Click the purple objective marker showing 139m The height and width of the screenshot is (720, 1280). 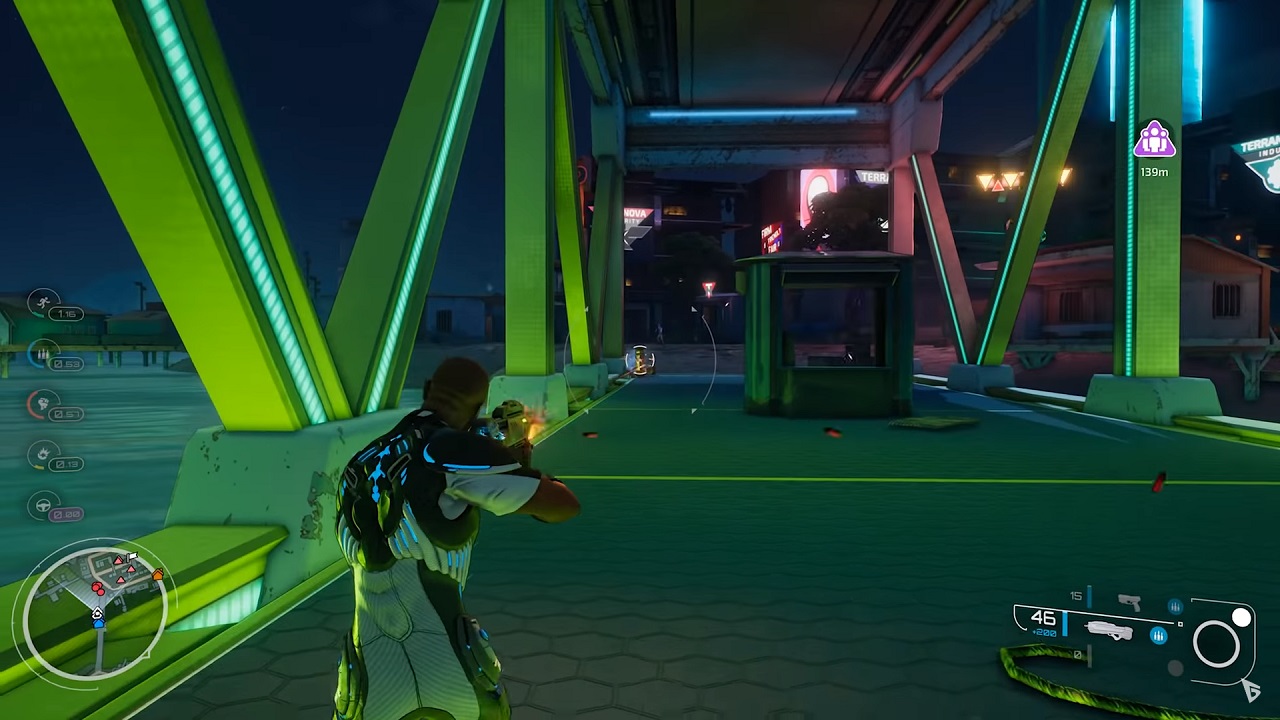[x=1154, y=140]
